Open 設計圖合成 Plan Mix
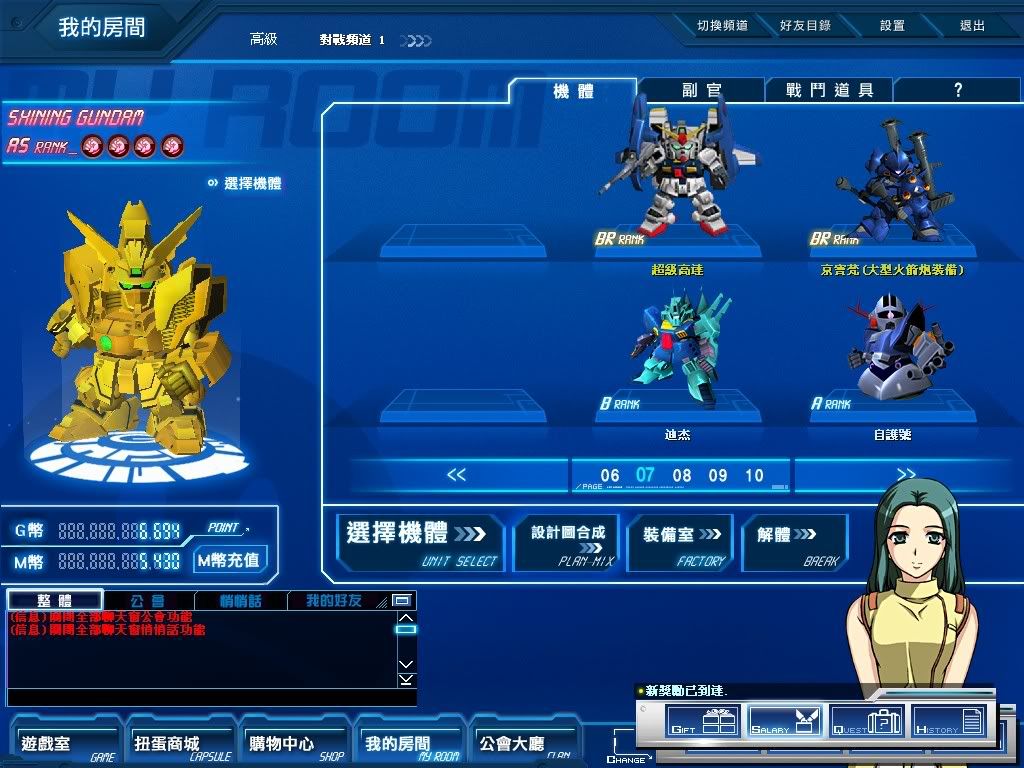Image resolution: width=1024 pixels, height=768 pixels. (x=567, y=543)
